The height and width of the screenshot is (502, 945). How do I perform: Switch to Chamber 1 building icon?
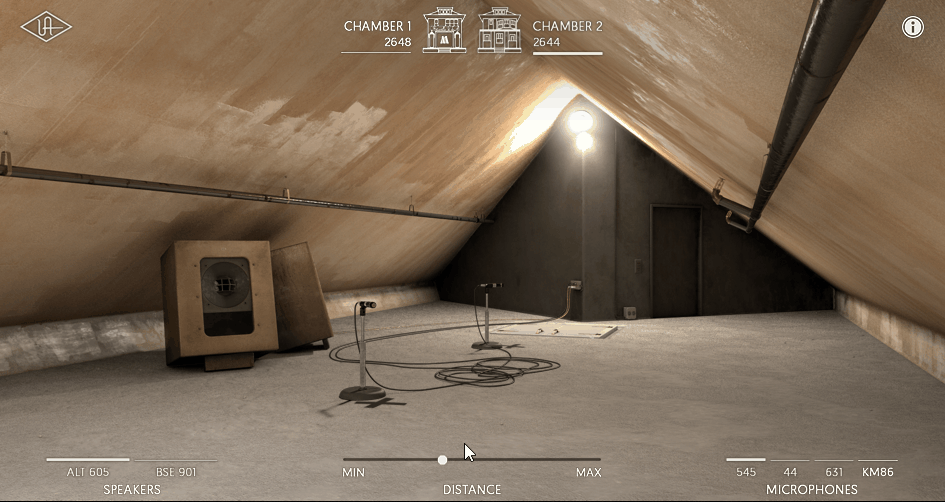pos(444,30)
